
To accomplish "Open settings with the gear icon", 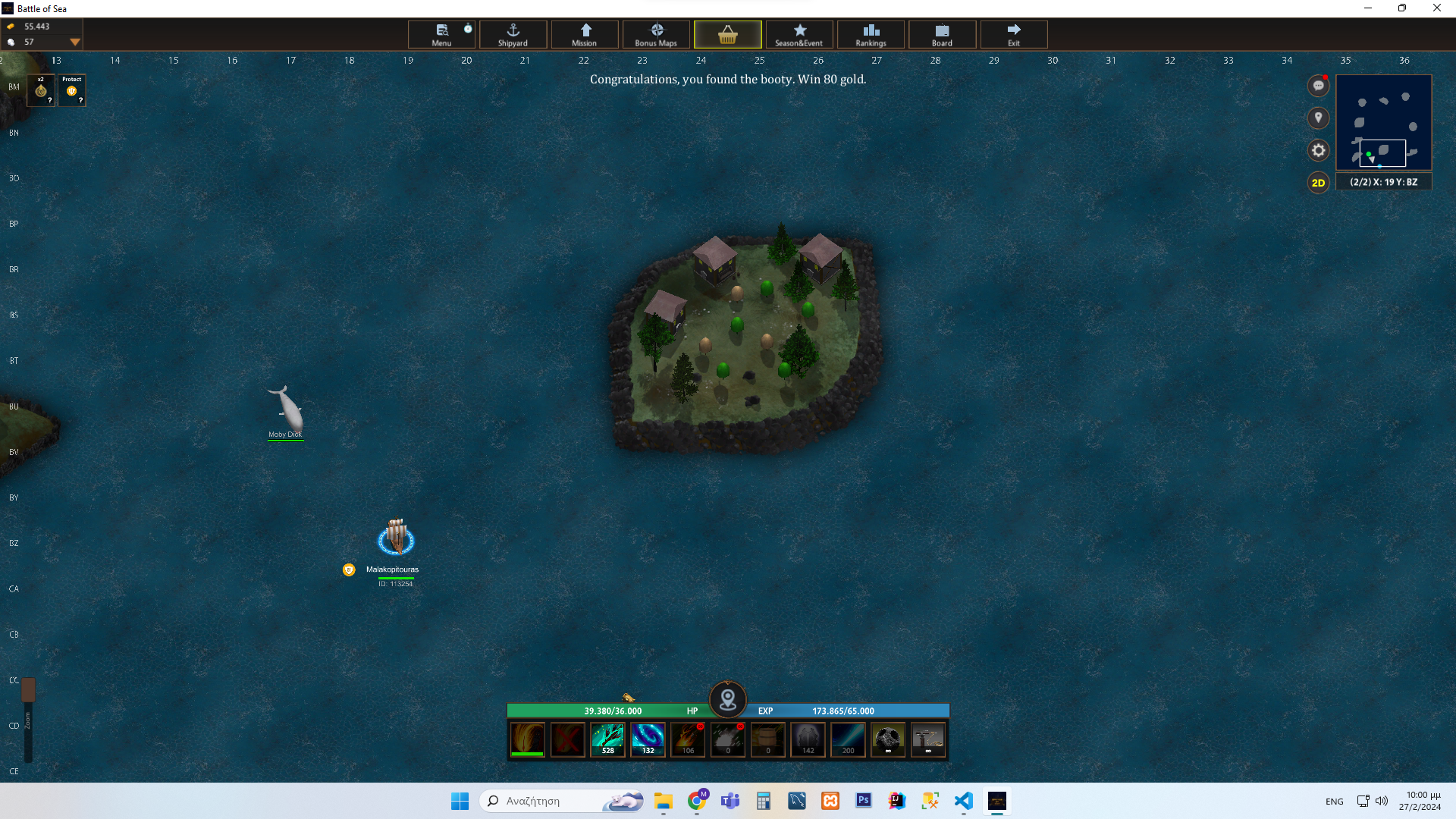I will click(x=1319, y=150).
